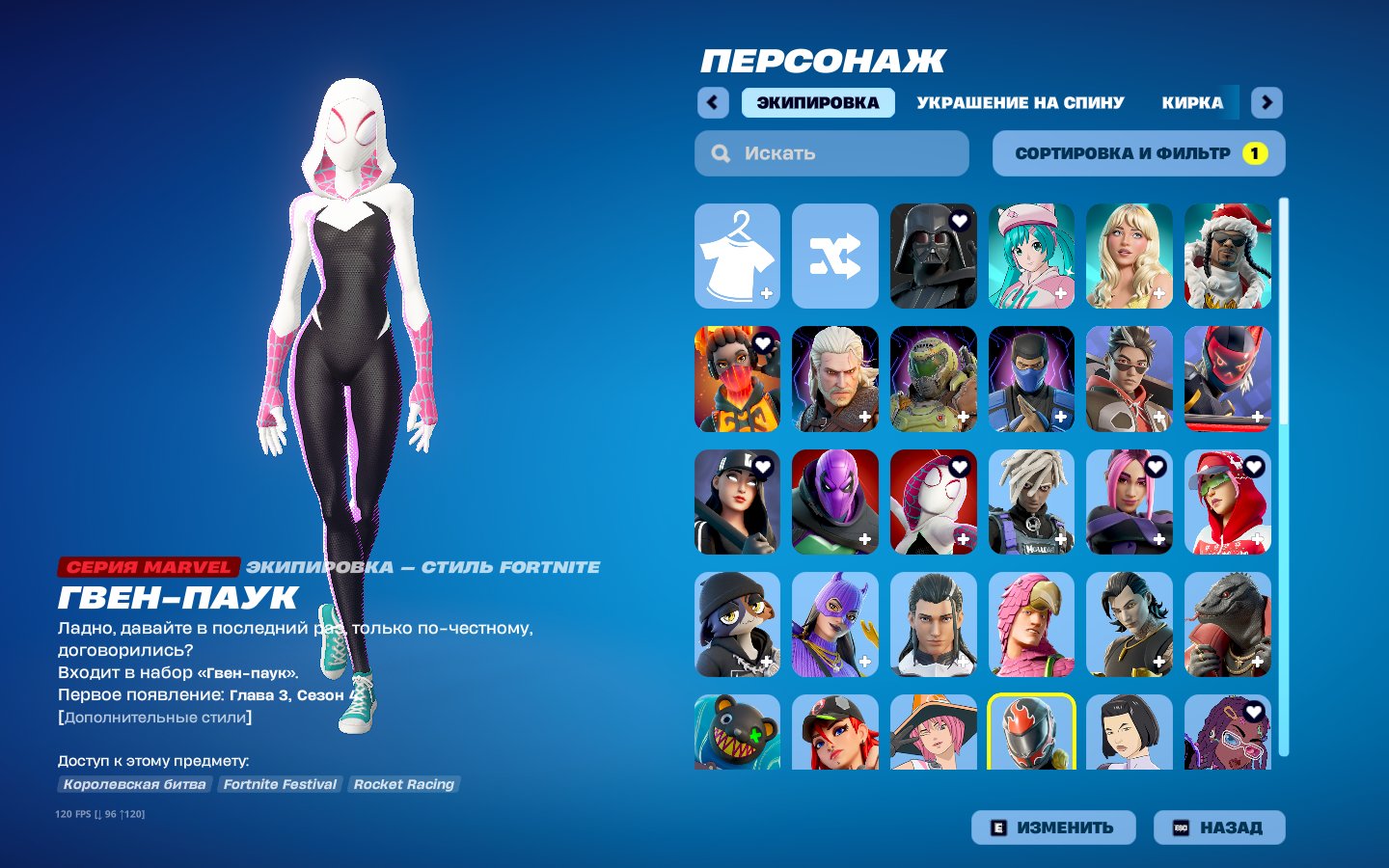1389x868 pixels.
Task: Select the yellow-highlighted outfit in the bottom row
Action: click(x=1031, y=735)
